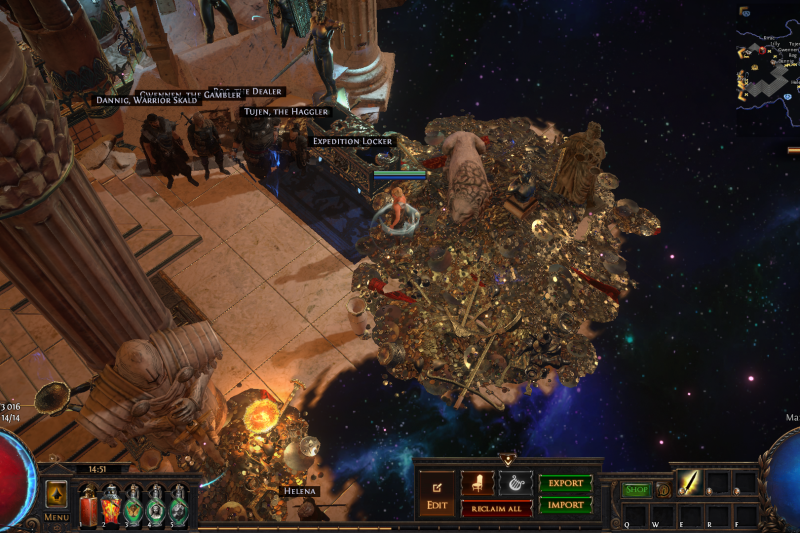Select the feather quill skill icon
This screenshot has width=800, height=533.
click(x=692, y=483)
